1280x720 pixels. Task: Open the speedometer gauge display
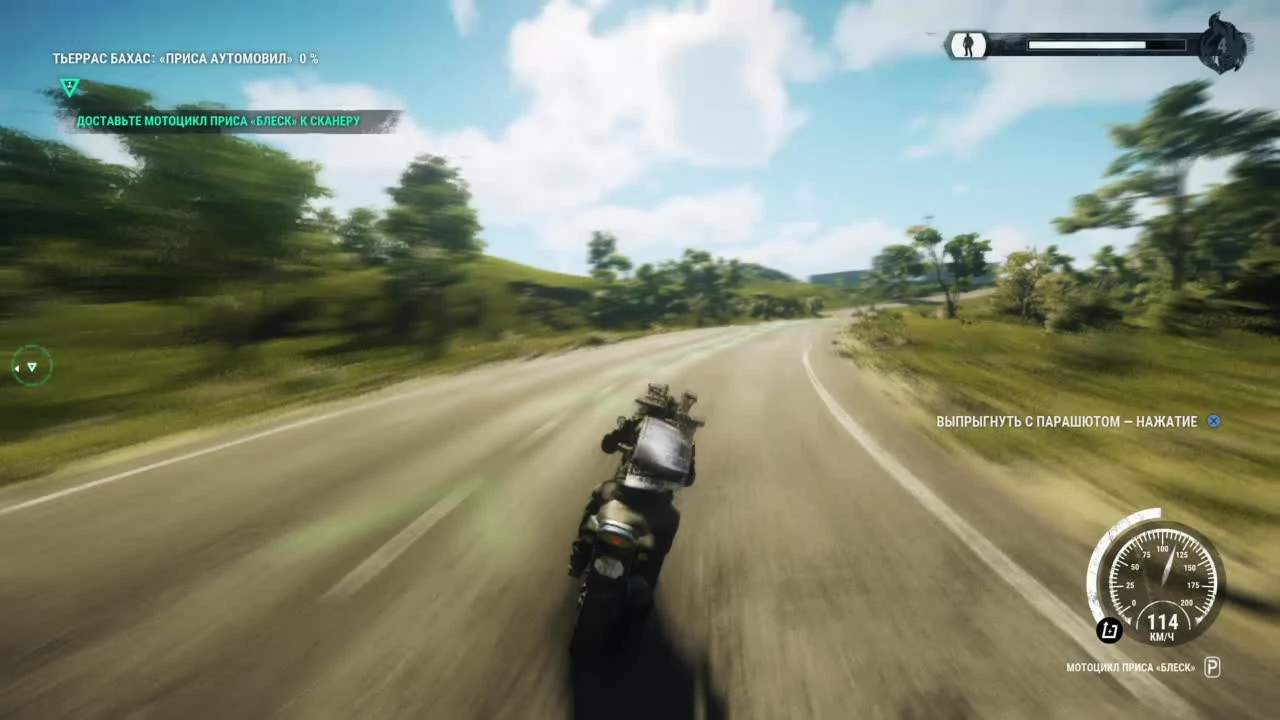pos(1163,577)
